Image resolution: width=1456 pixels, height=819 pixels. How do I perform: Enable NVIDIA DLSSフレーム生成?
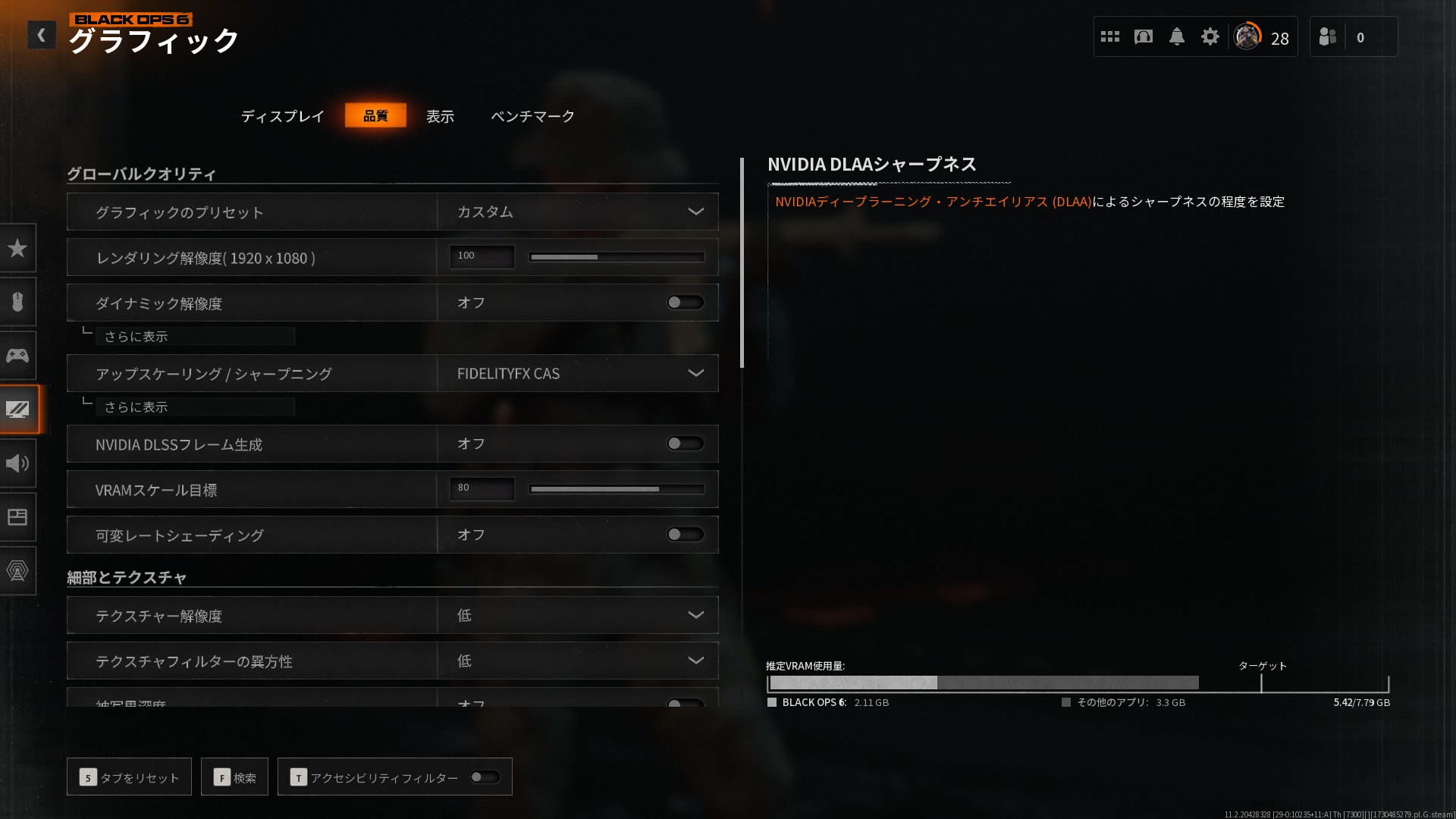(683, 444)
